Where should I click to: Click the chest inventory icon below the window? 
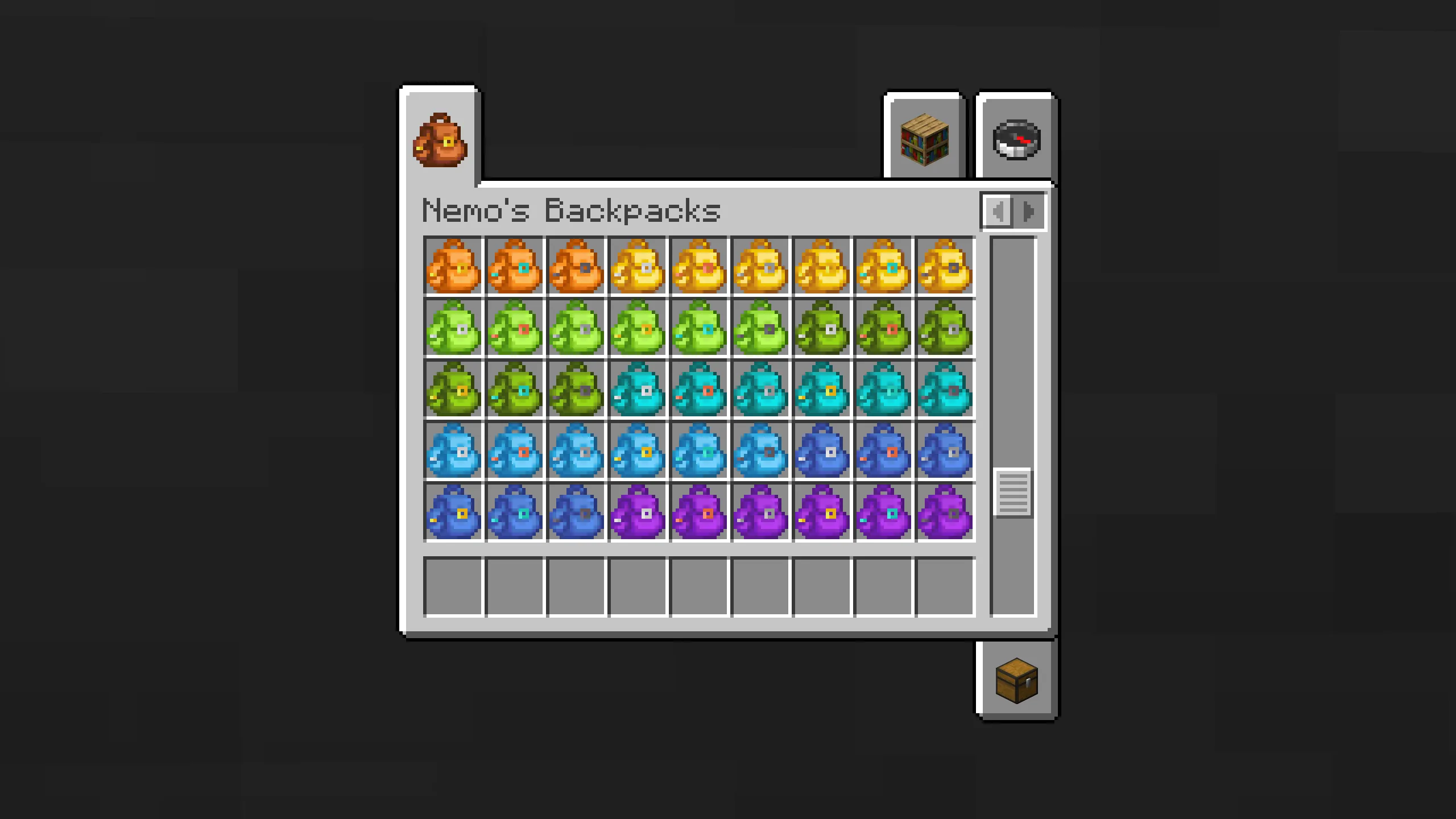tap(1016, 681)
